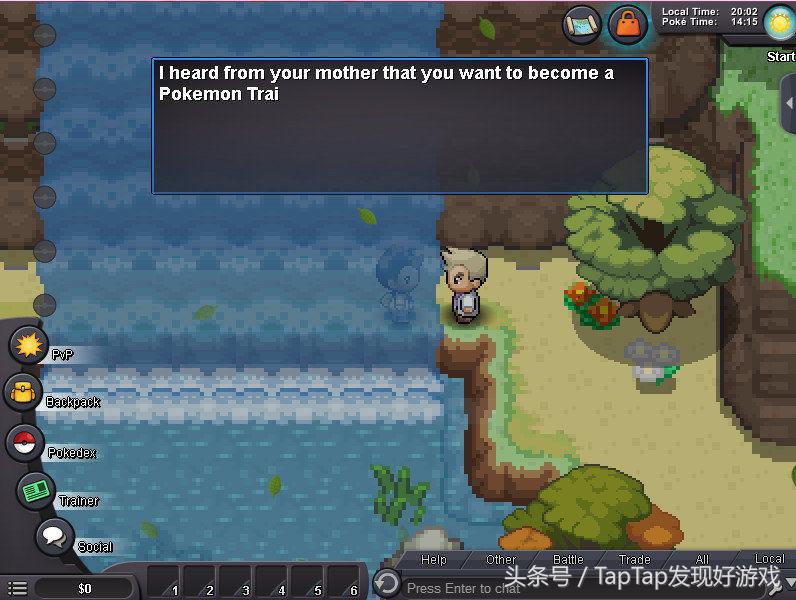
Task: Click the sun day-time icon
Action: (778, 21)
